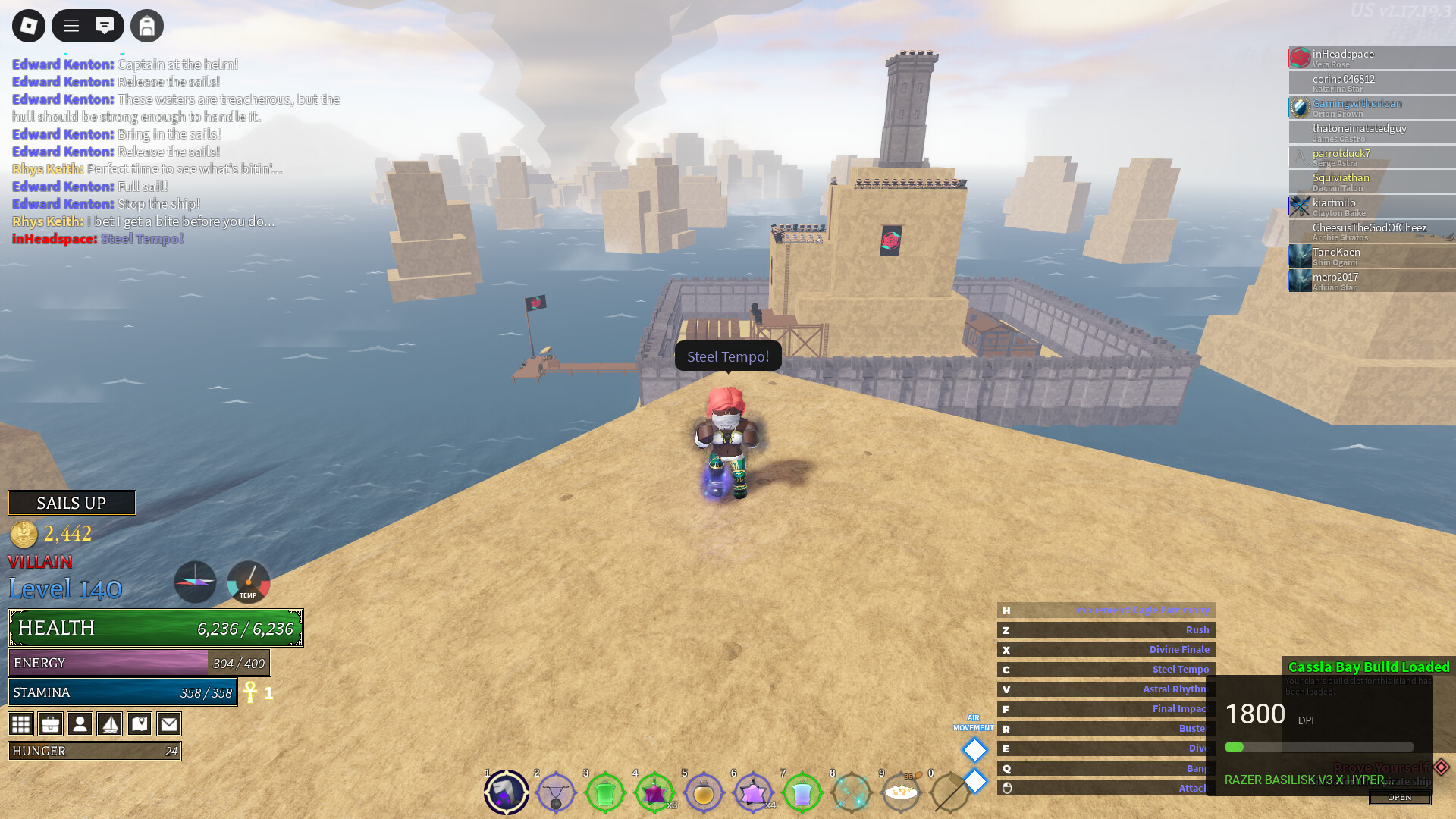Open the character profile icon
Image resolution: width=1456 pixels, height=819 pixels.
coord(80,724)
